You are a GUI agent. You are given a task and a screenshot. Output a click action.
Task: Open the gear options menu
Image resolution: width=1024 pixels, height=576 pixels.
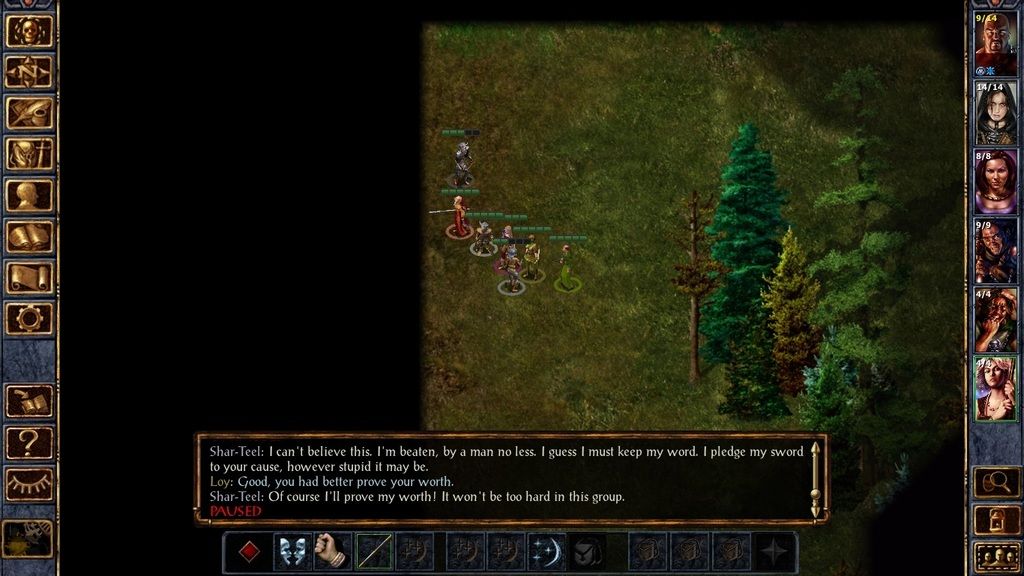(x=29, y=319)
